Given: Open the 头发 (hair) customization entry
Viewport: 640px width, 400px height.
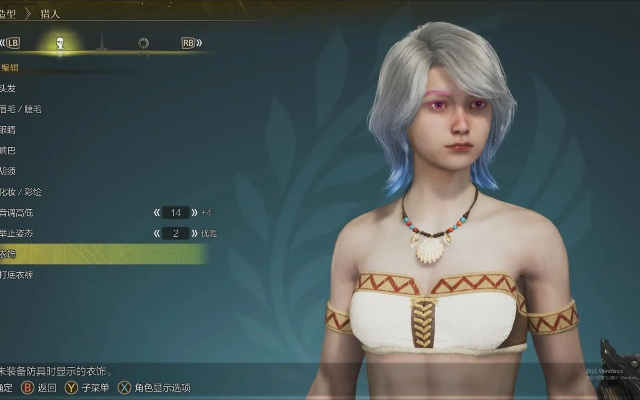Looking at the screenshot, I should 8,87.
